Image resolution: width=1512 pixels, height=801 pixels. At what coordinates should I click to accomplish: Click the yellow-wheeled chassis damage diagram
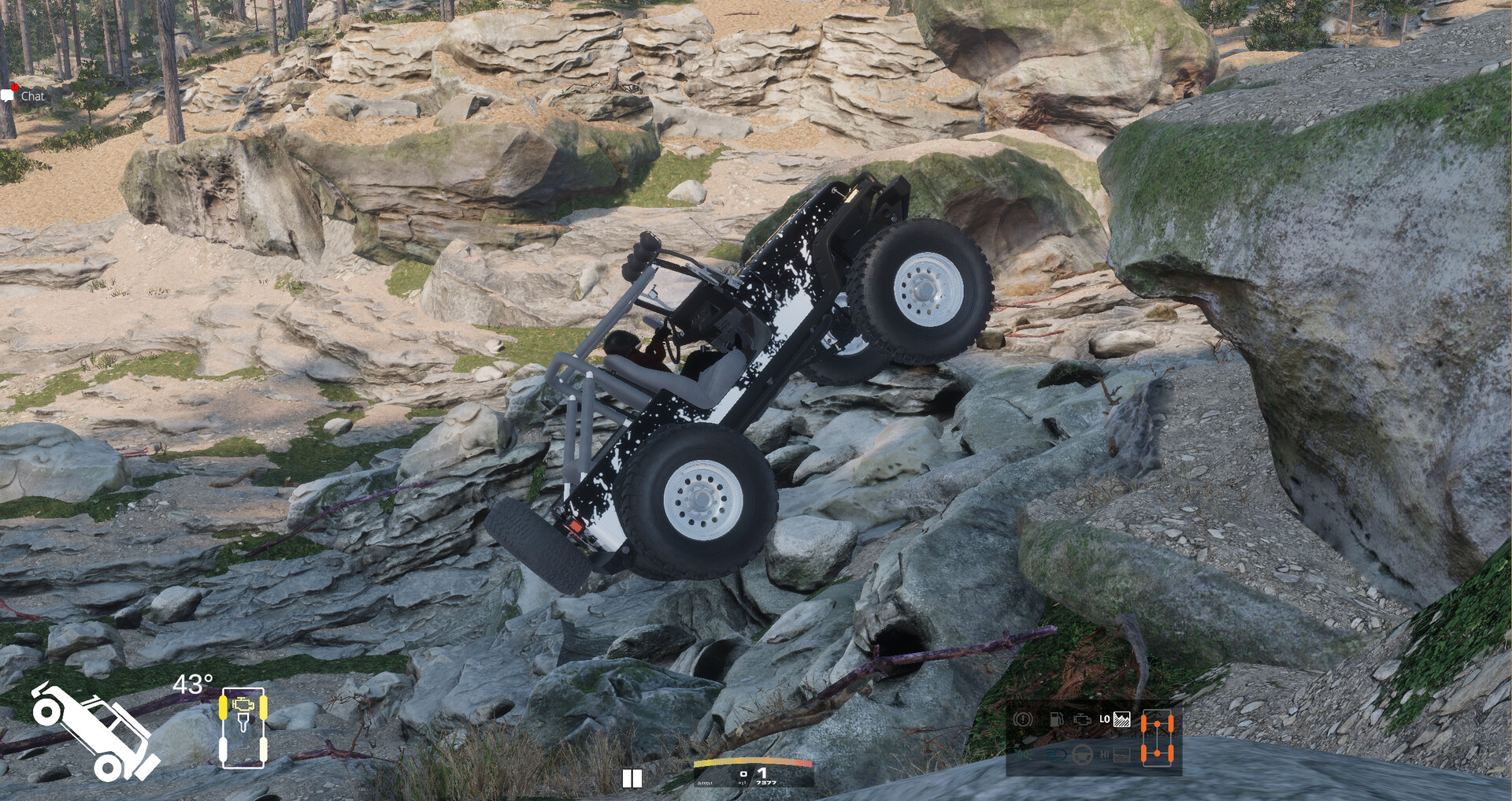243,727
